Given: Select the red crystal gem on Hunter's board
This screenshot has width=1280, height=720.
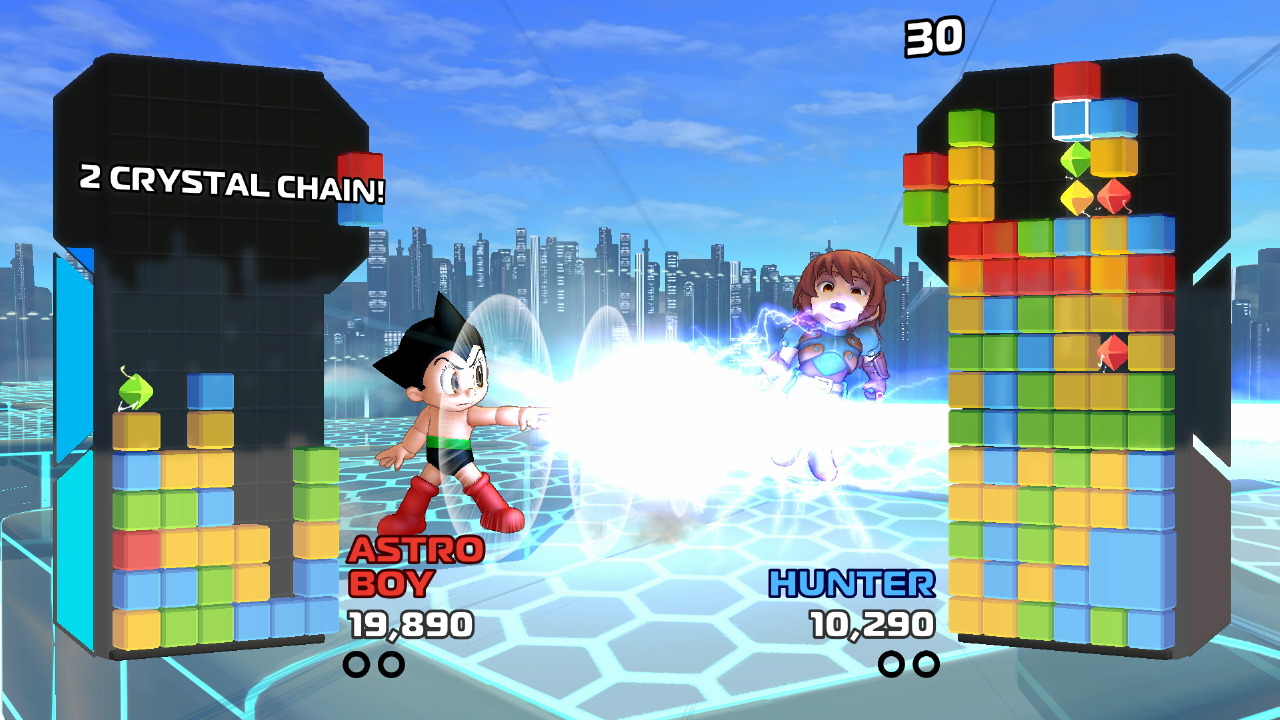Looking at the screenshot, I should click(1112, 350).
